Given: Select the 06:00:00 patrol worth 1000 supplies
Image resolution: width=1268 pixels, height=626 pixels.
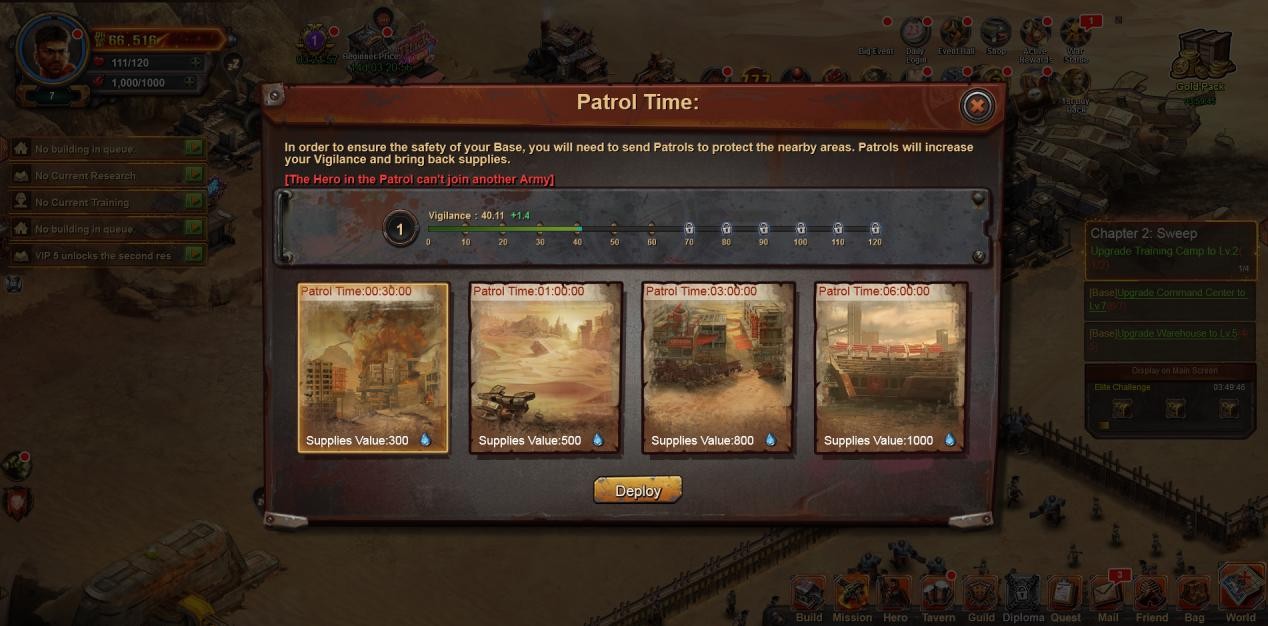Looking at the screenshot, I should [891, 367].
